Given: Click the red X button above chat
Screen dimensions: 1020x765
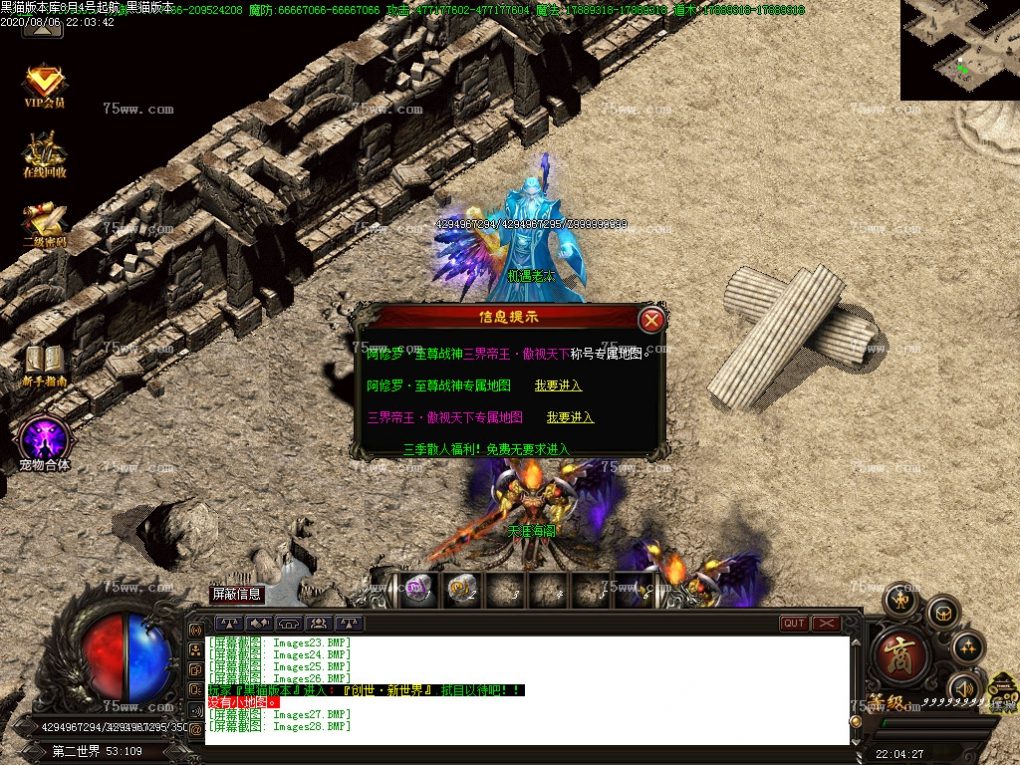Looking at the screenshot, I should [826, 623].
